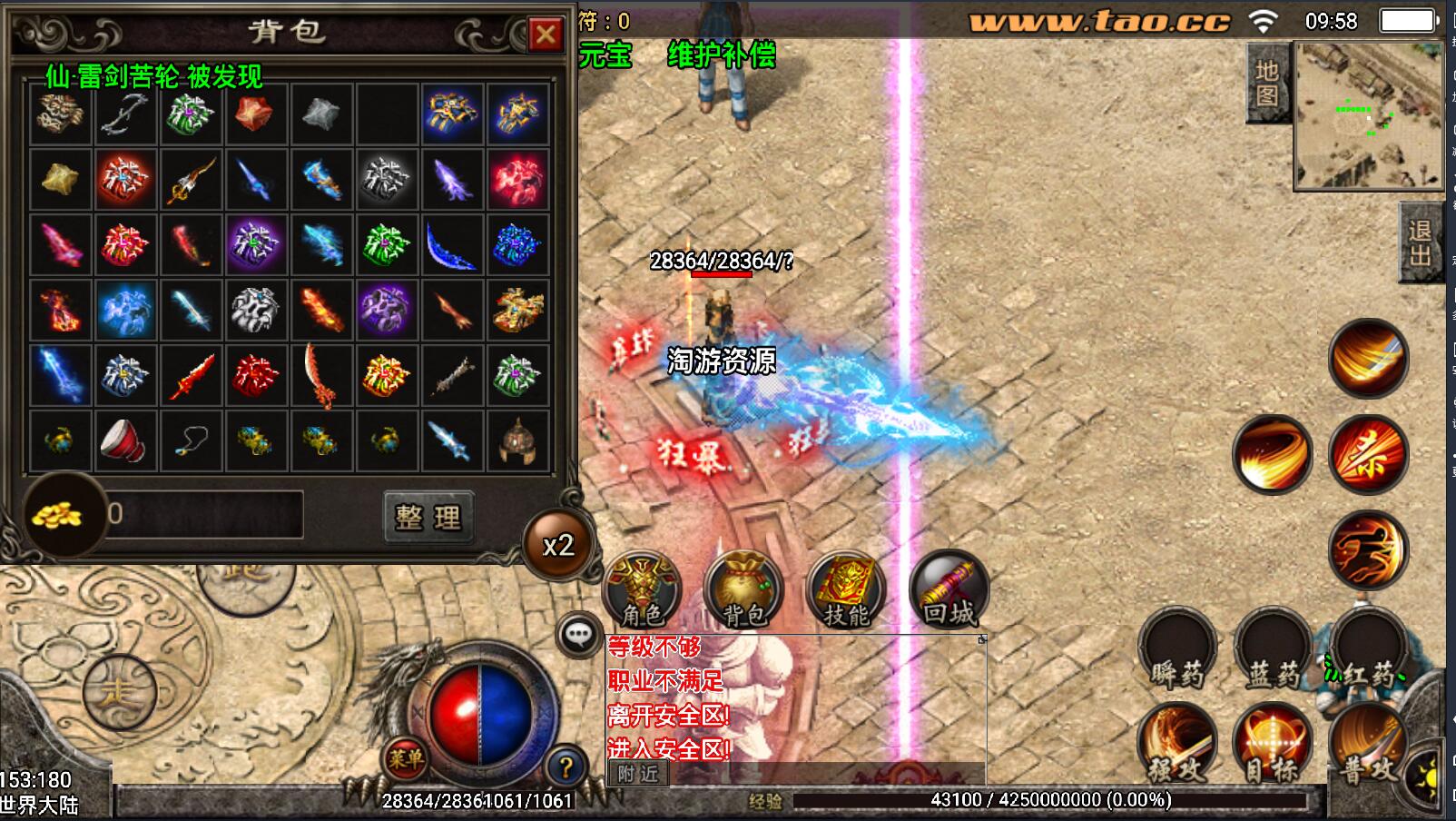The height and width of the screenshot is (821, 1456).
Task: Open the question mark help button
Action: tap(565, 767)
